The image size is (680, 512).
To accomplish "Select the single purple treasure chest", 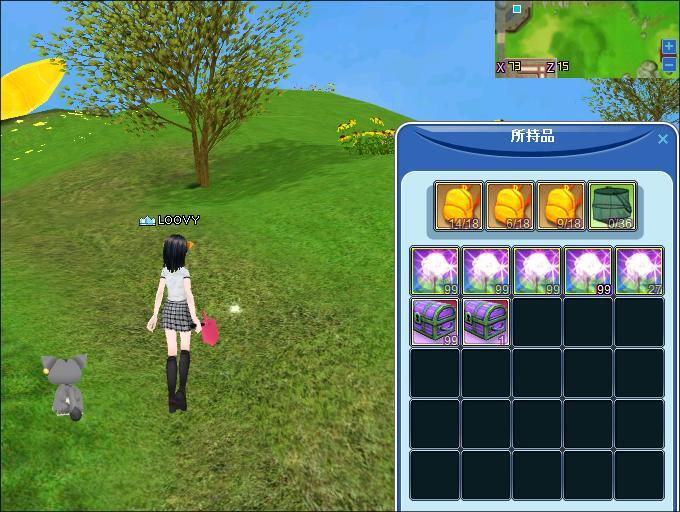I will [x=486, y=322].
